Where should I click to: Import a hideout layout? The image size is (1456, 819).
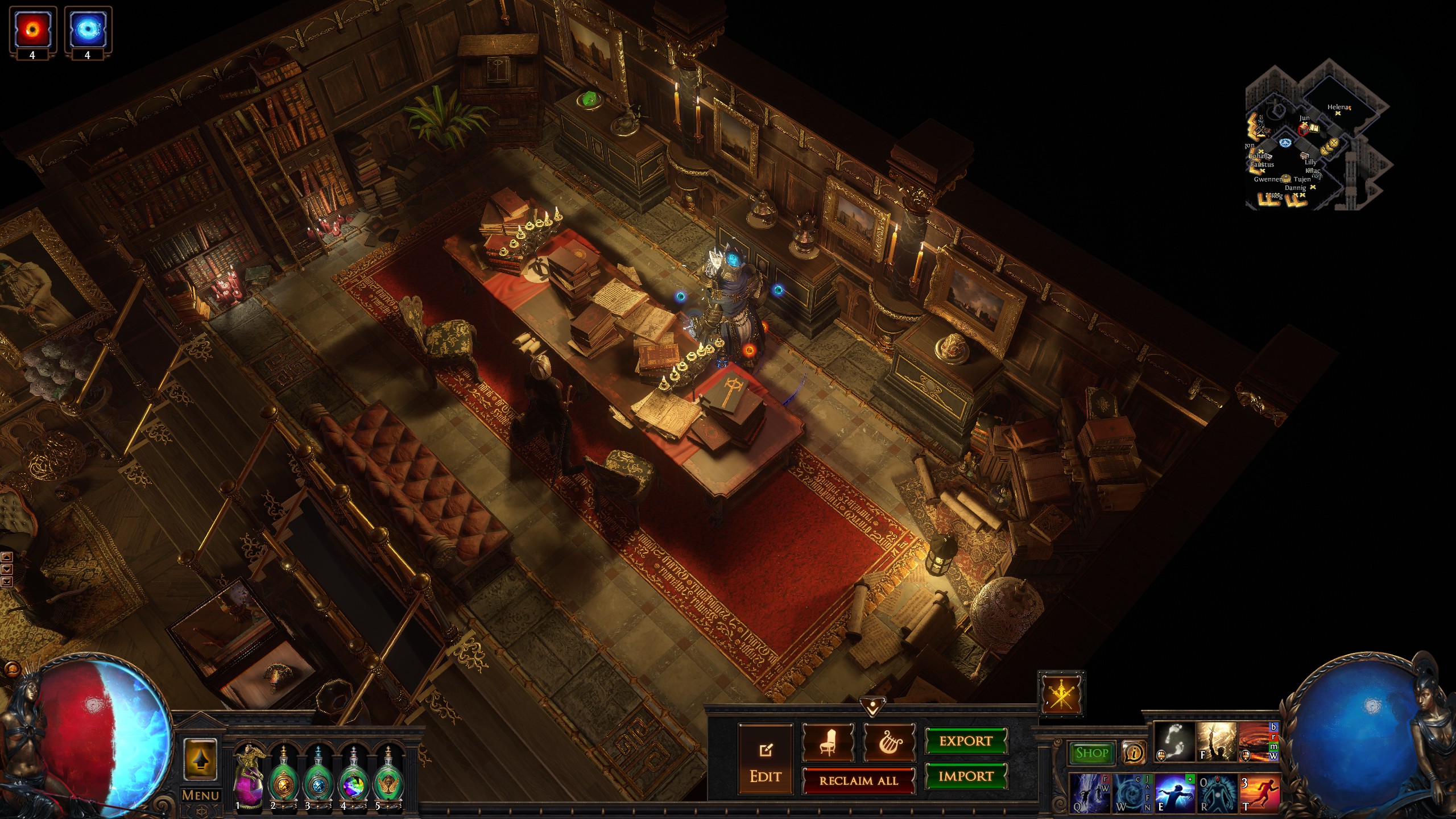tap(966, 776)
